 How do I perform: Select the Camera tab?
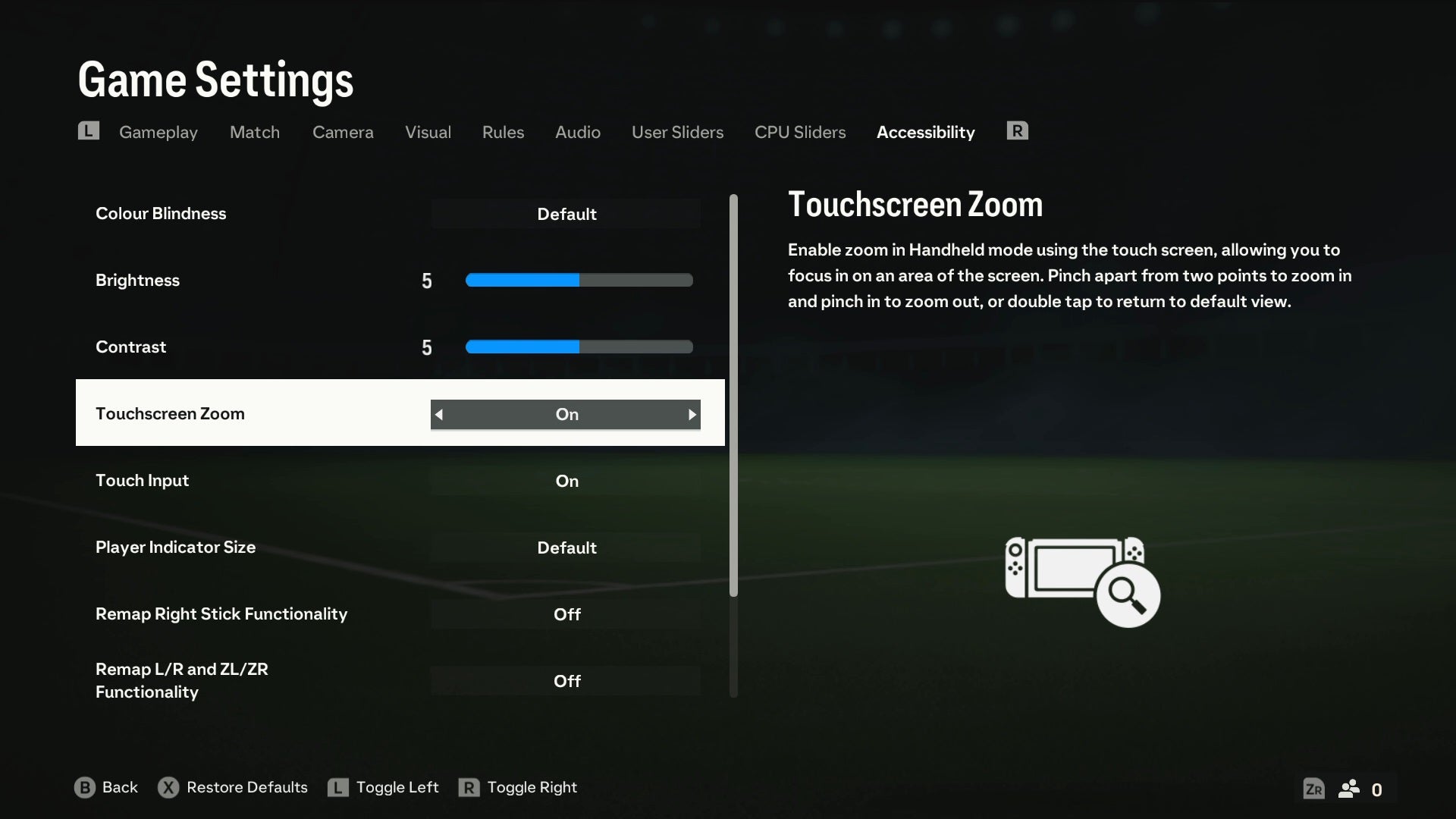343,132
